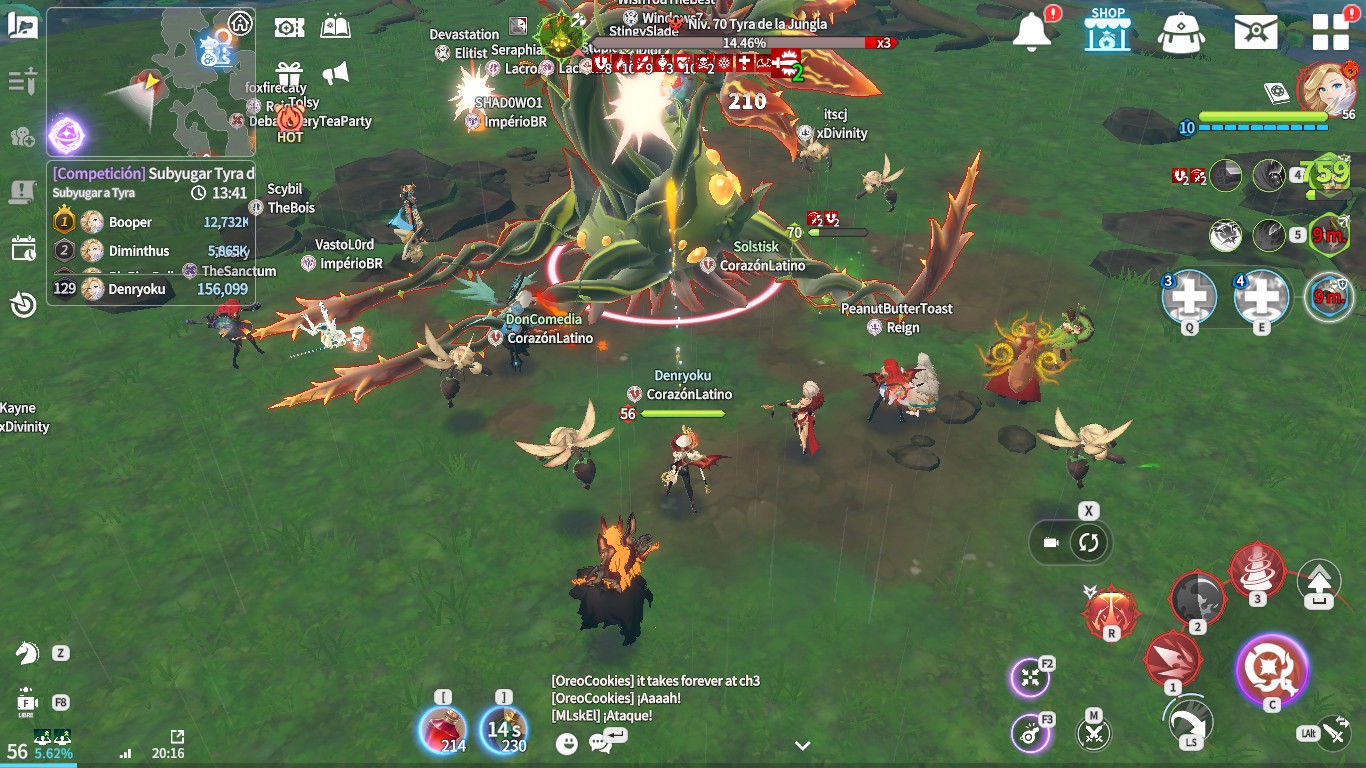Viewport: 1366px width, 768px height.
Task: Open the HOT events flame icon
Action: coord(290,122)
